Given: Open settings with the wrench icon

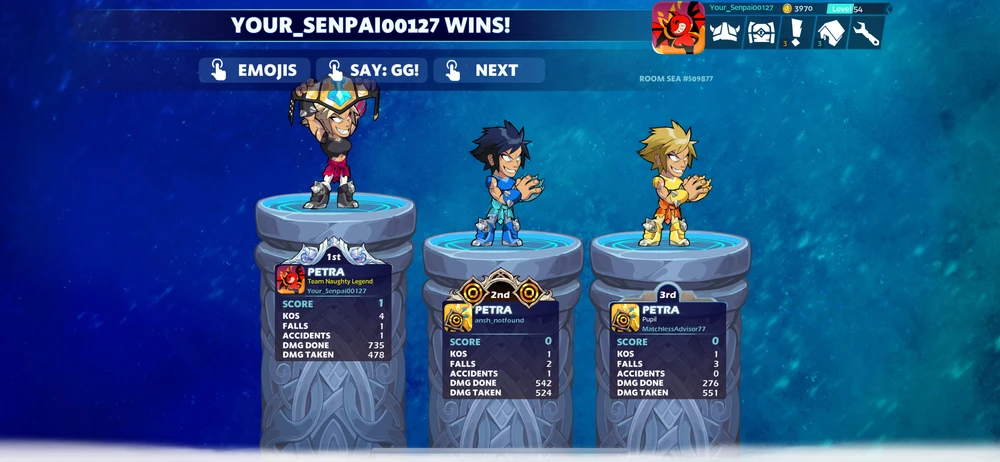Looking at the screenshot, I should [866, 33].
